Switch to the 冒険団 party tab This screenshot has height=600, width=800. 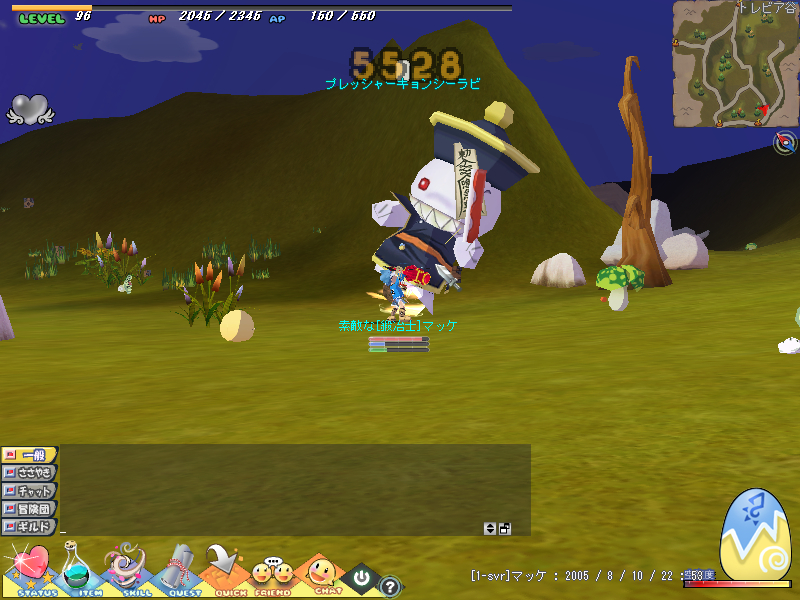(30, 509)
